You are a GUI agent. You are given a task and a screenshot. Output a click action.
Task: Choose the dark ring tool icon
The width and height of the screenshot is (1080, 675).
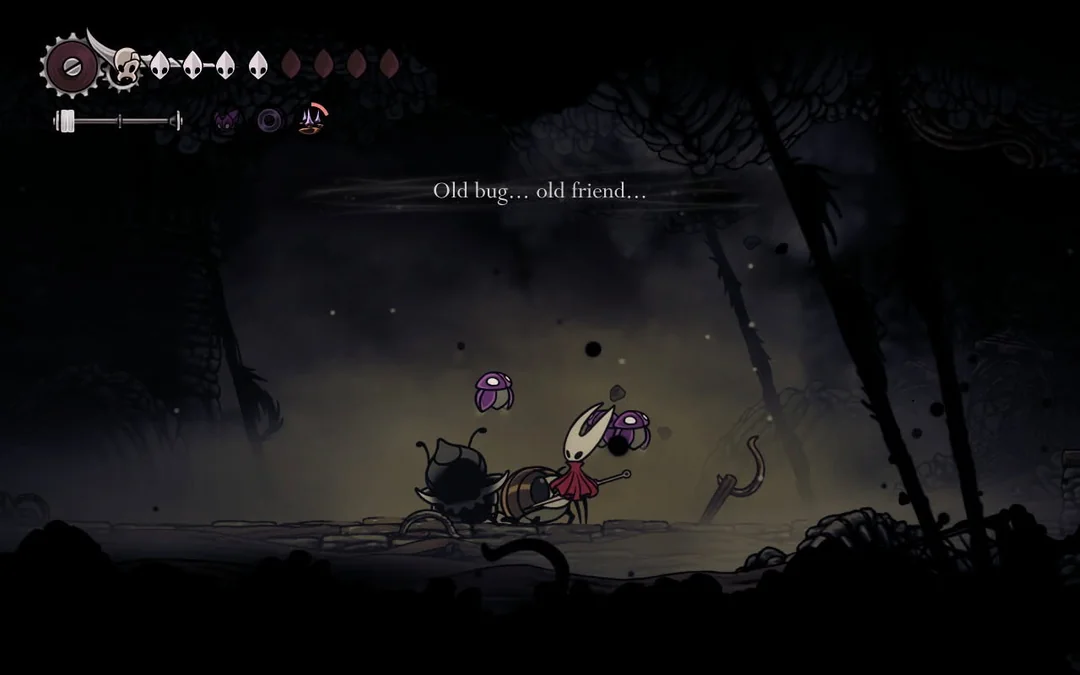pos(270,121)
